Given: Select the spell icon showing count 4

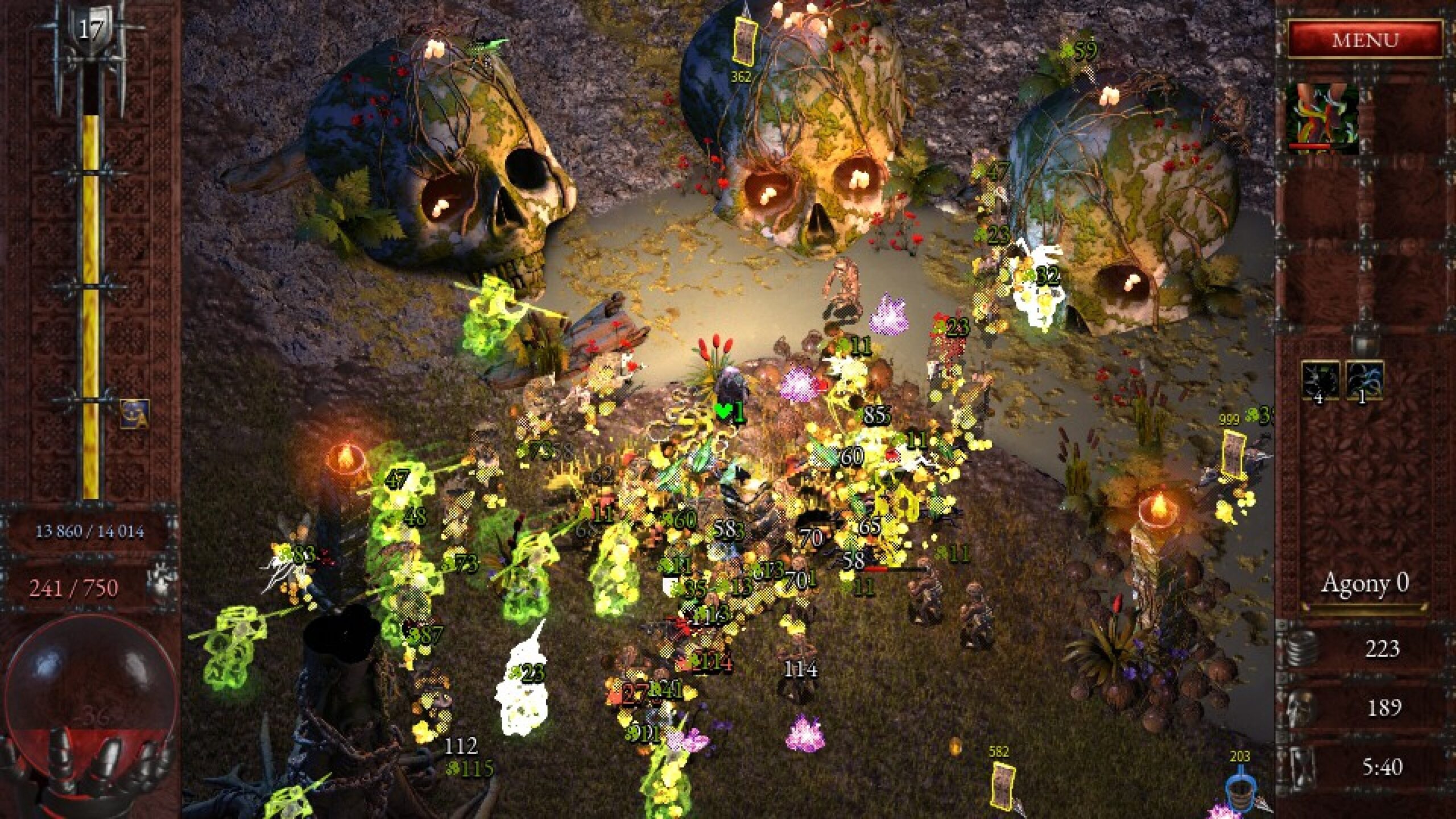Looking at the screenshot, I should (1321, 379).
